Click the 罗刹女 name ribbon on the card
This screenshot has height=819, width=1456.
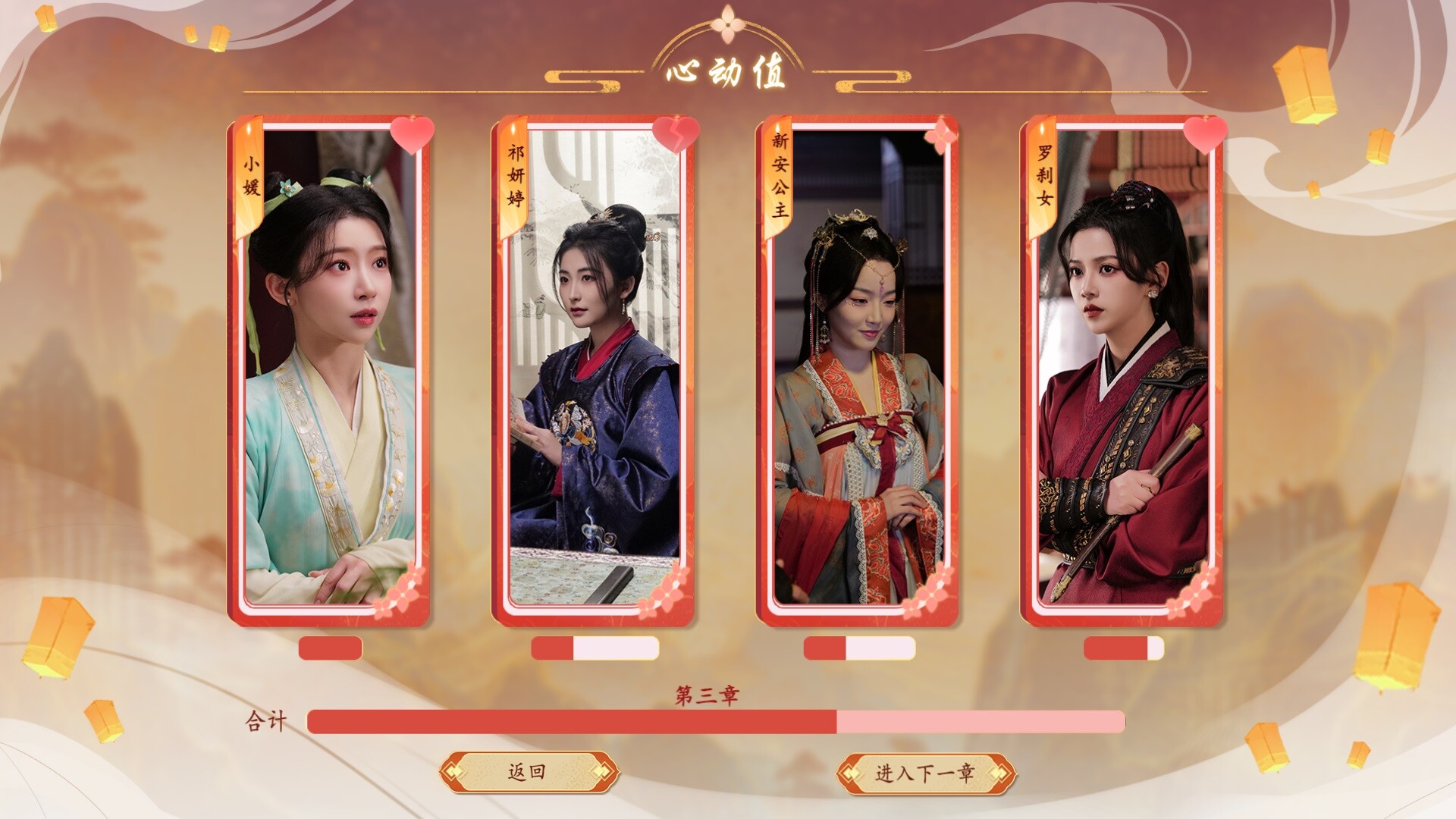click(1043, 180)
